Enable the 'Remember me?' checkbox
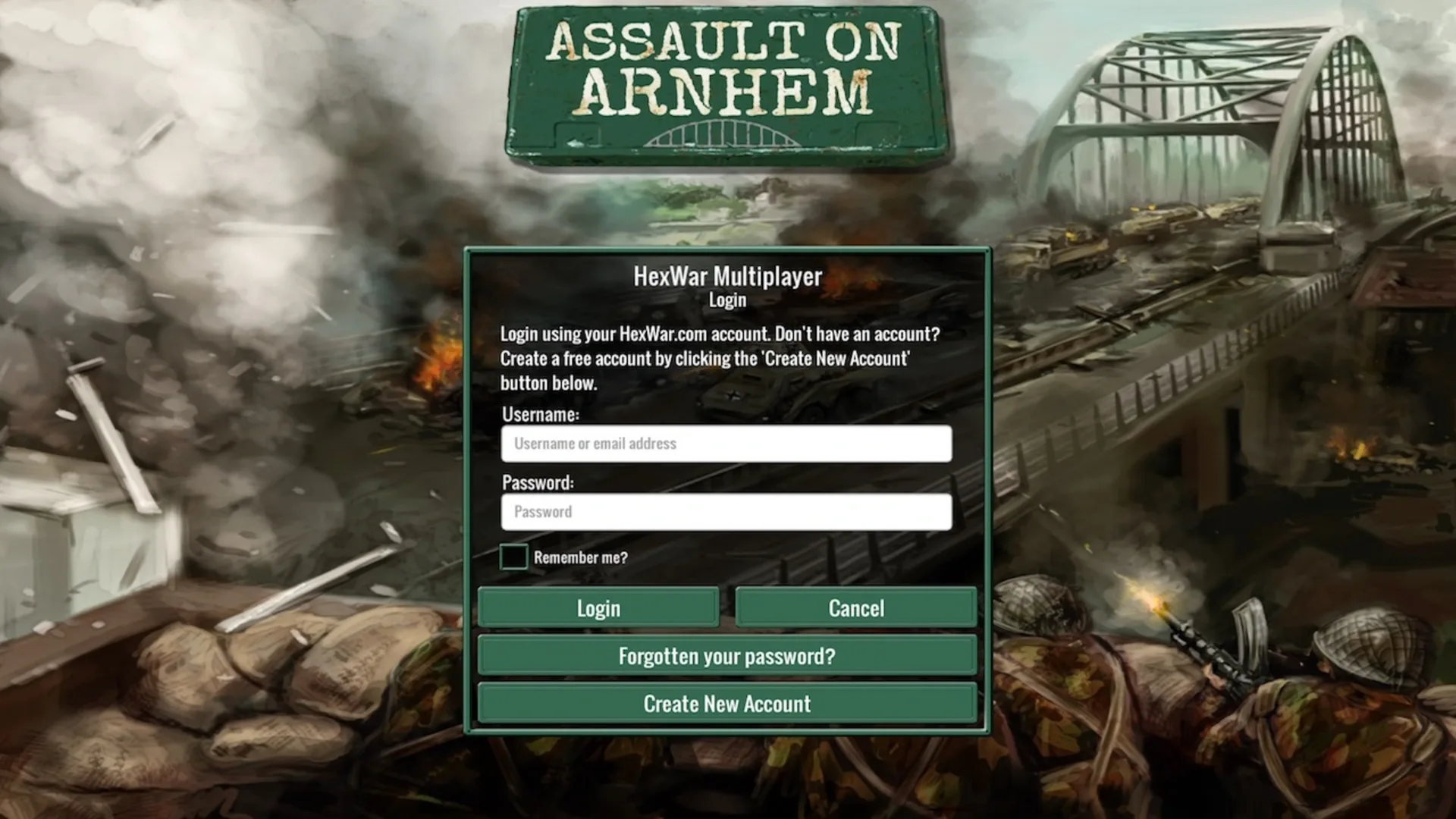 pos(514,556)
